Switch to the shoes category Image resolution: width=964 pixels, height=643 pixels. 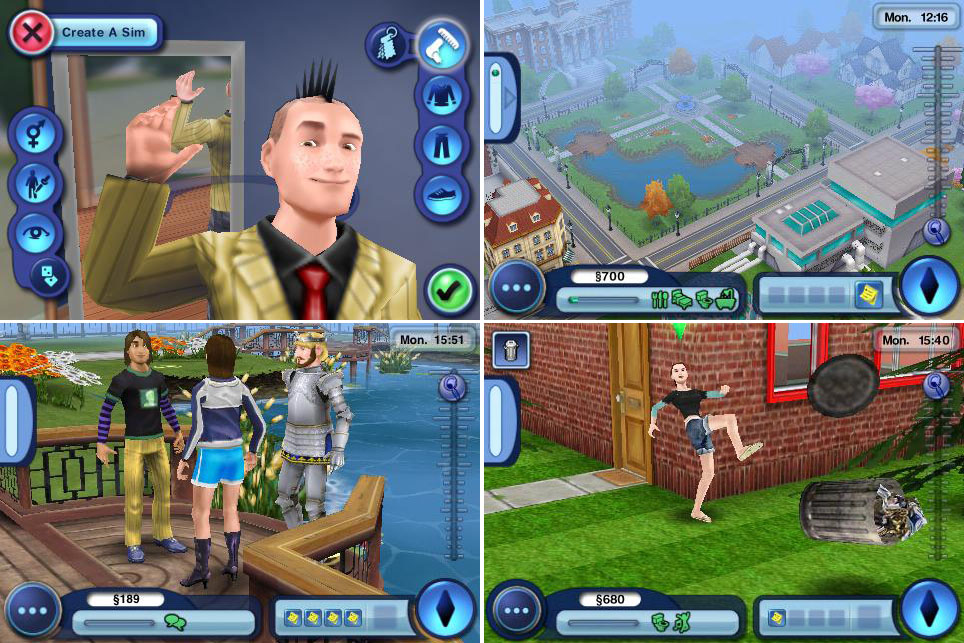click(440, 195)
